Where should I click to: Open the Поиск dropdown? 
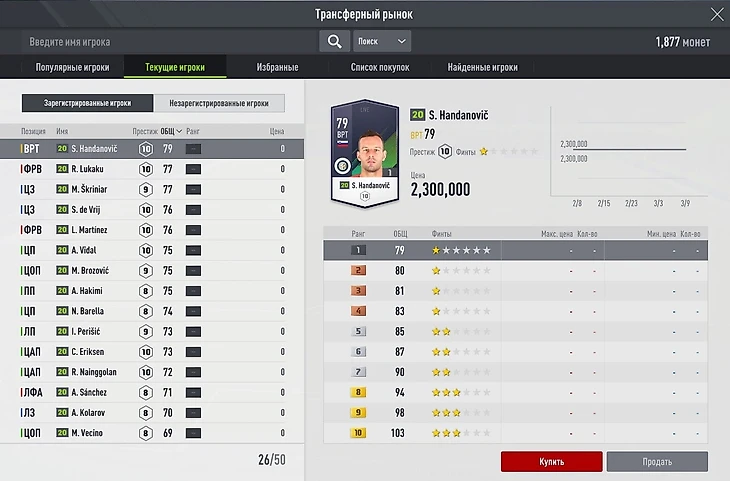382,42
